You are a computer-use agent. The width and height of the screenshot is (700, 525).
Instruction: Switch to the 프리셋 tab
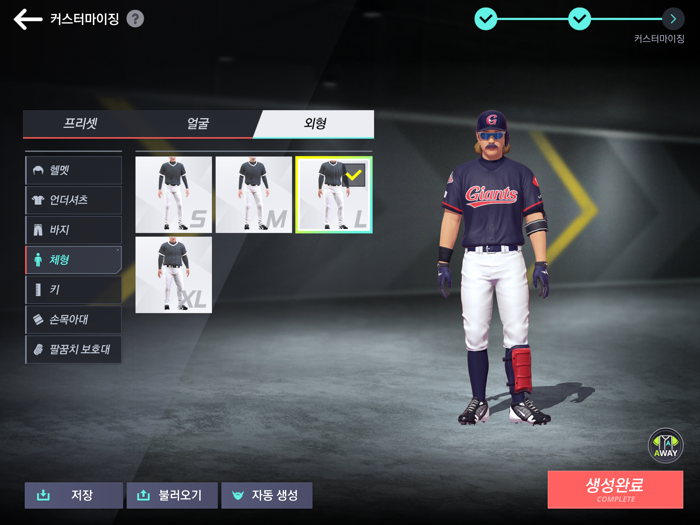[x=80, y=124]
